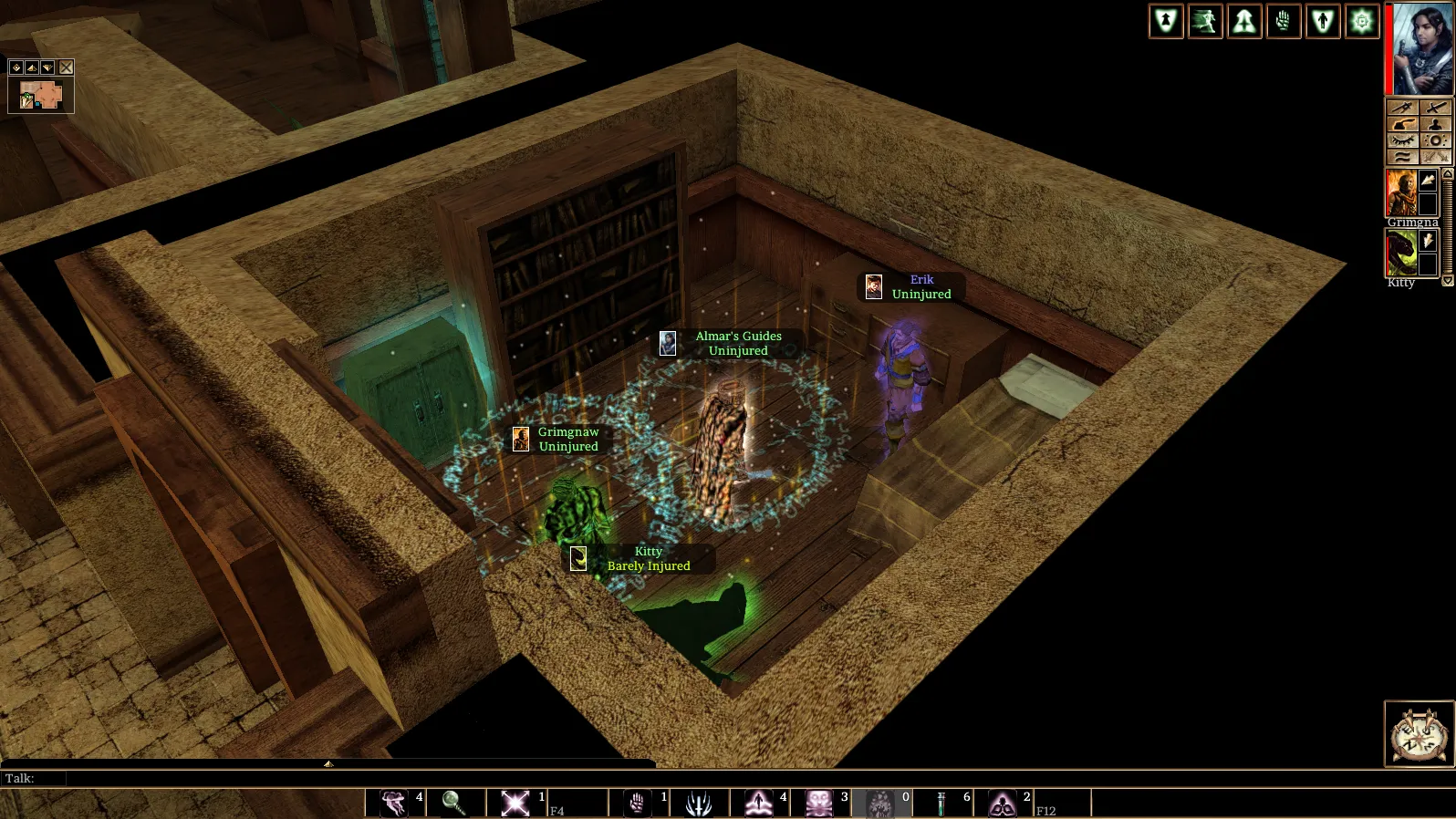Image resolution: width=1456 pixels, height=819 pixels.
Task: Click the minimap's down-pointing pyramid button
Action: coord(47,67)
